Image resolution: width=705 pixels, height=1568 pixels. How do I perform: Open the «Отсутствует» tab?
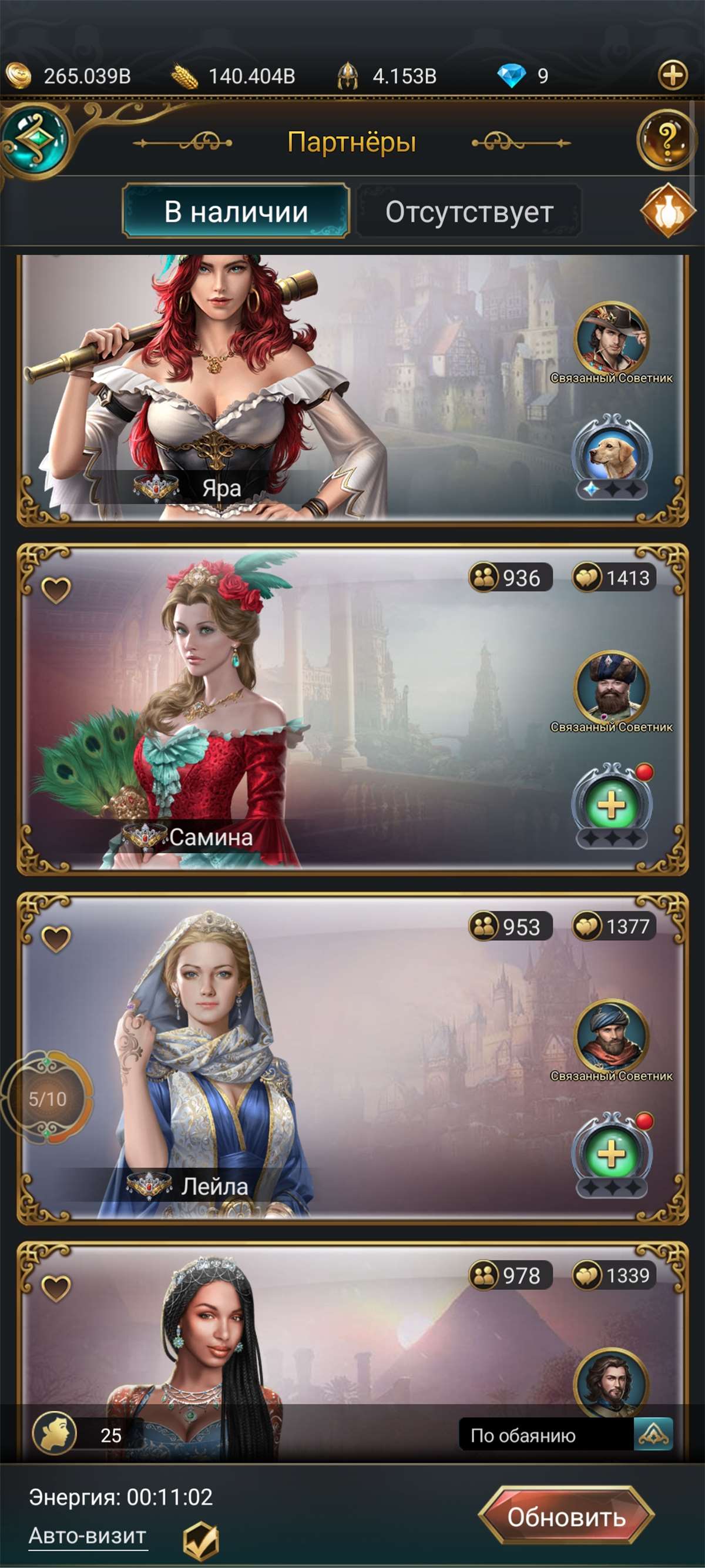[469, 212]
